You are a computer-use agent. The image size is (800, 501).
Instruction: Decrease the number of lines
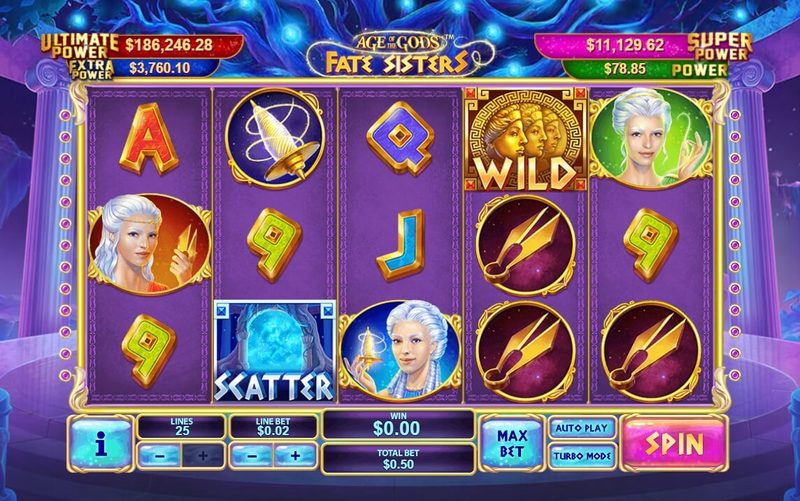158,455
